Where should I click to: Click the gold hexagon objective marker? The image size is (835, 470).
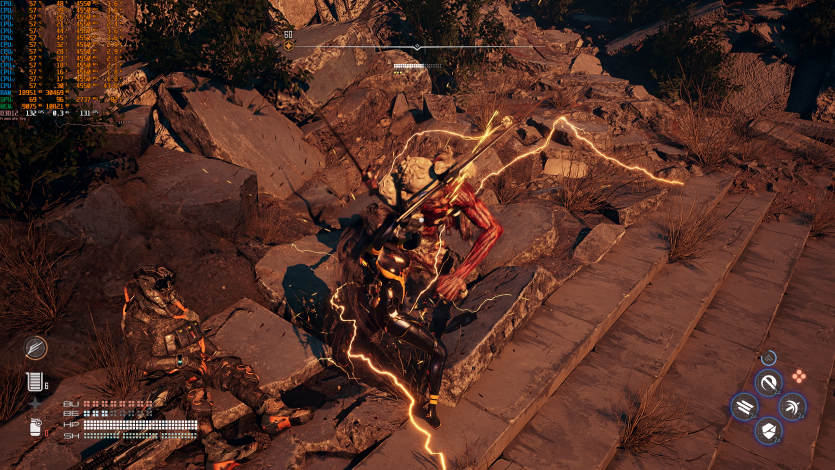[289, 46]
